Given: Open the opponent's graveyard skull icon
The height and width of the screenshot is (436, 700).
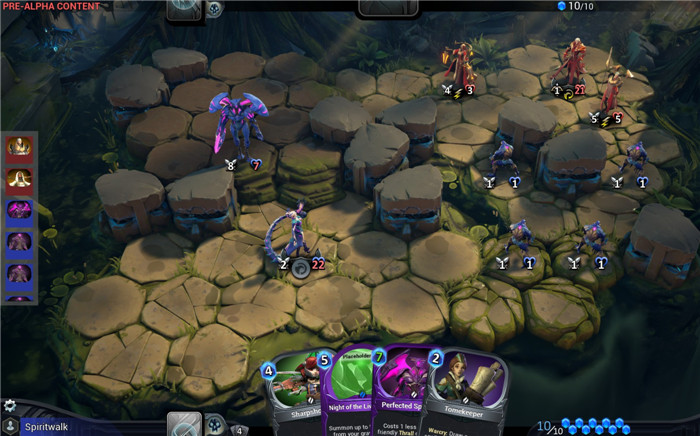Looking at the screenshot, I should click(x=215, y=9).
